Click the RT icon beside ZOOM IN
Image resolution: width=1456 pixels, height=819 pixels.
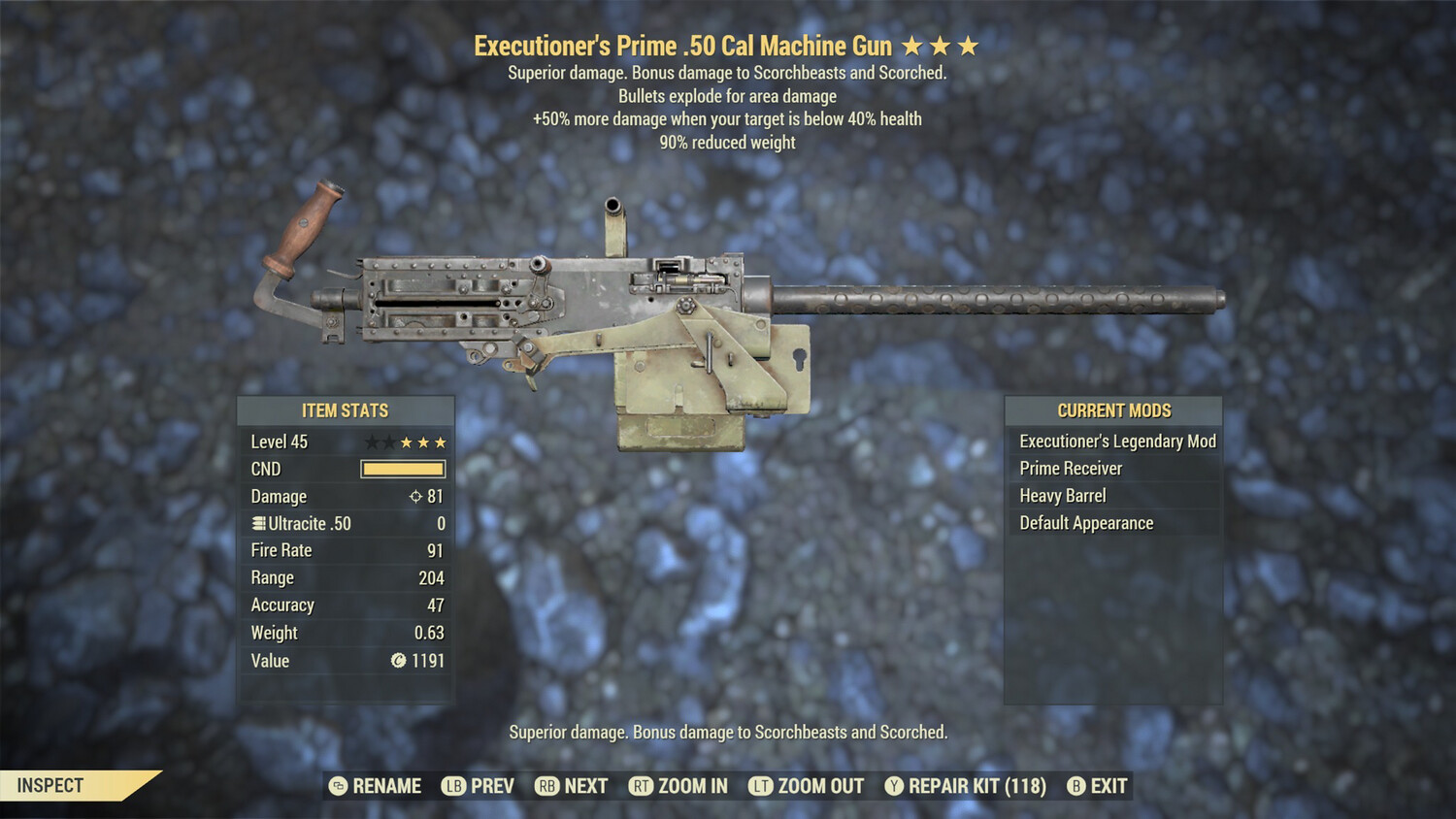click(643, 786)
